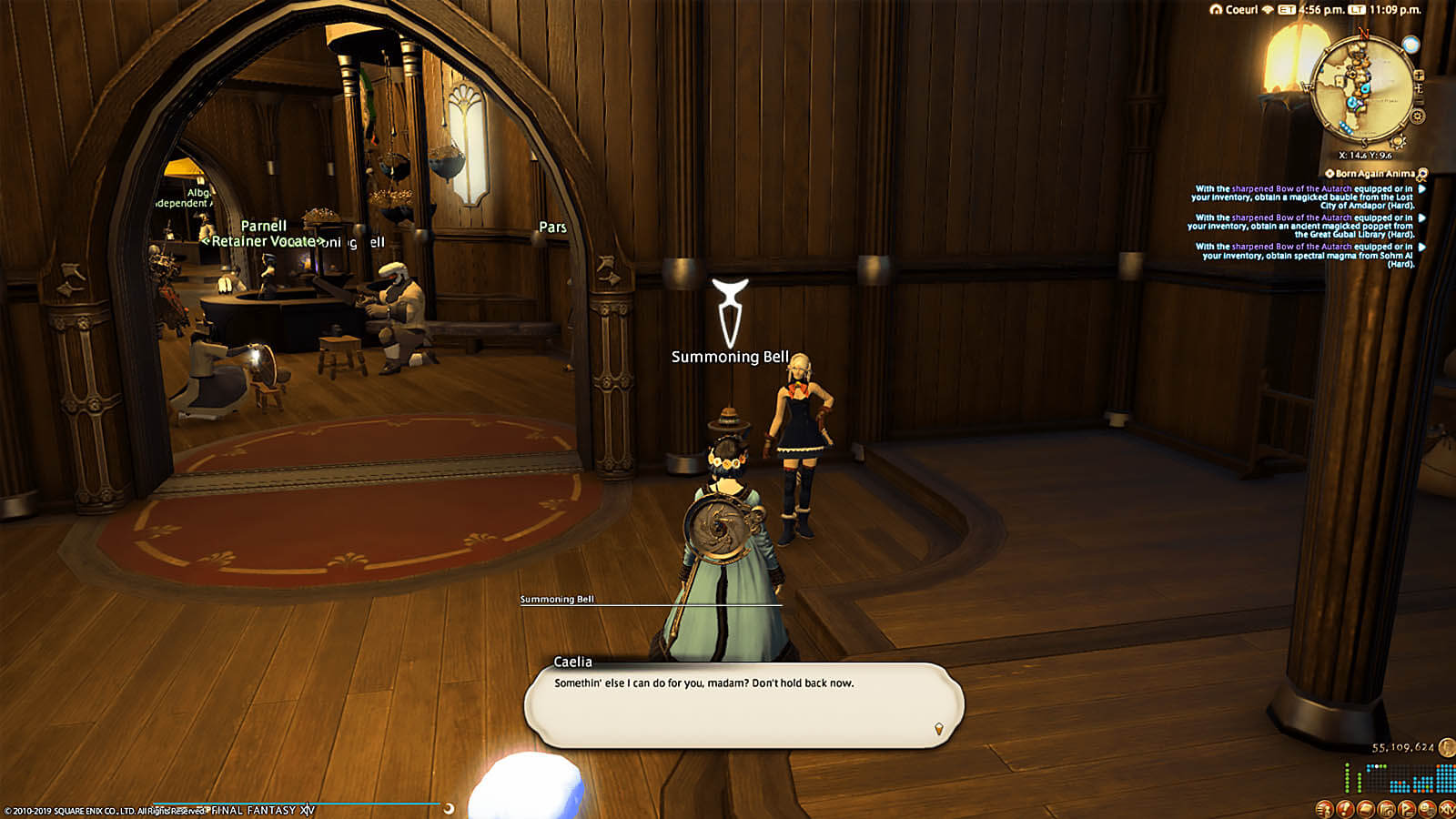This screenshot has width=1456, height=819.
Task: Open the Character main menu icon
Action: click(x=1324, y=809)
